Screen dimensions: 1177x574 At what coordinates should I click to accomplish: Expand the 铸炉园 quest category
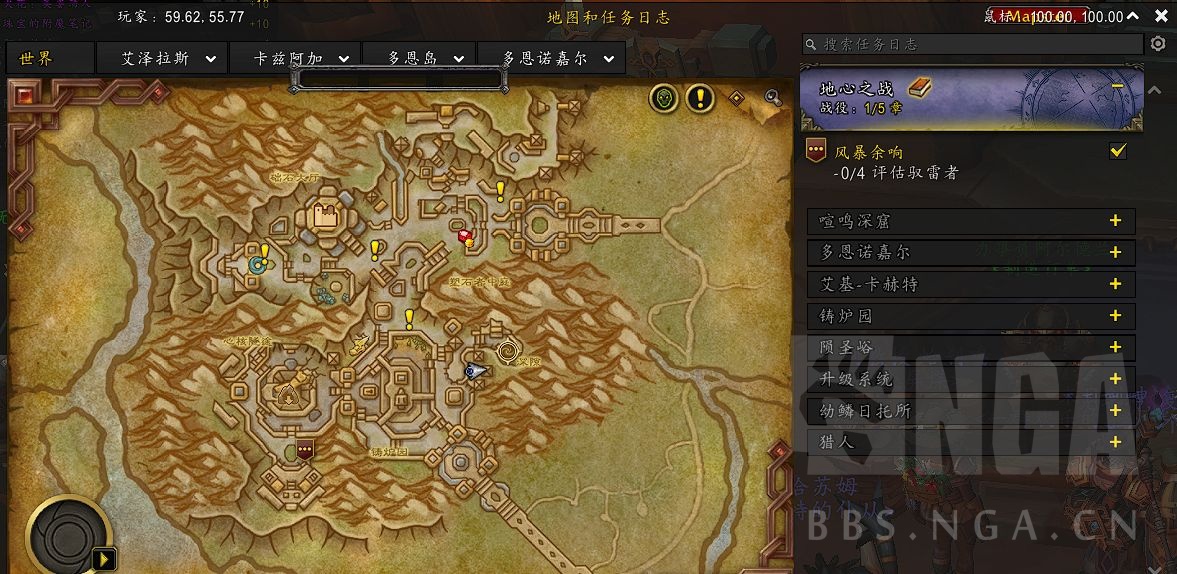[1115, 316]
